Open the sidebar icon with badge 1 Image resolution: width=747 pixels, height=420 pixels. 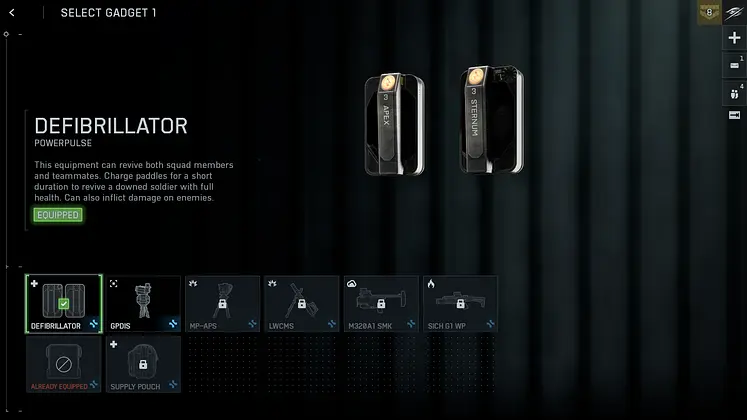[735, 65]
